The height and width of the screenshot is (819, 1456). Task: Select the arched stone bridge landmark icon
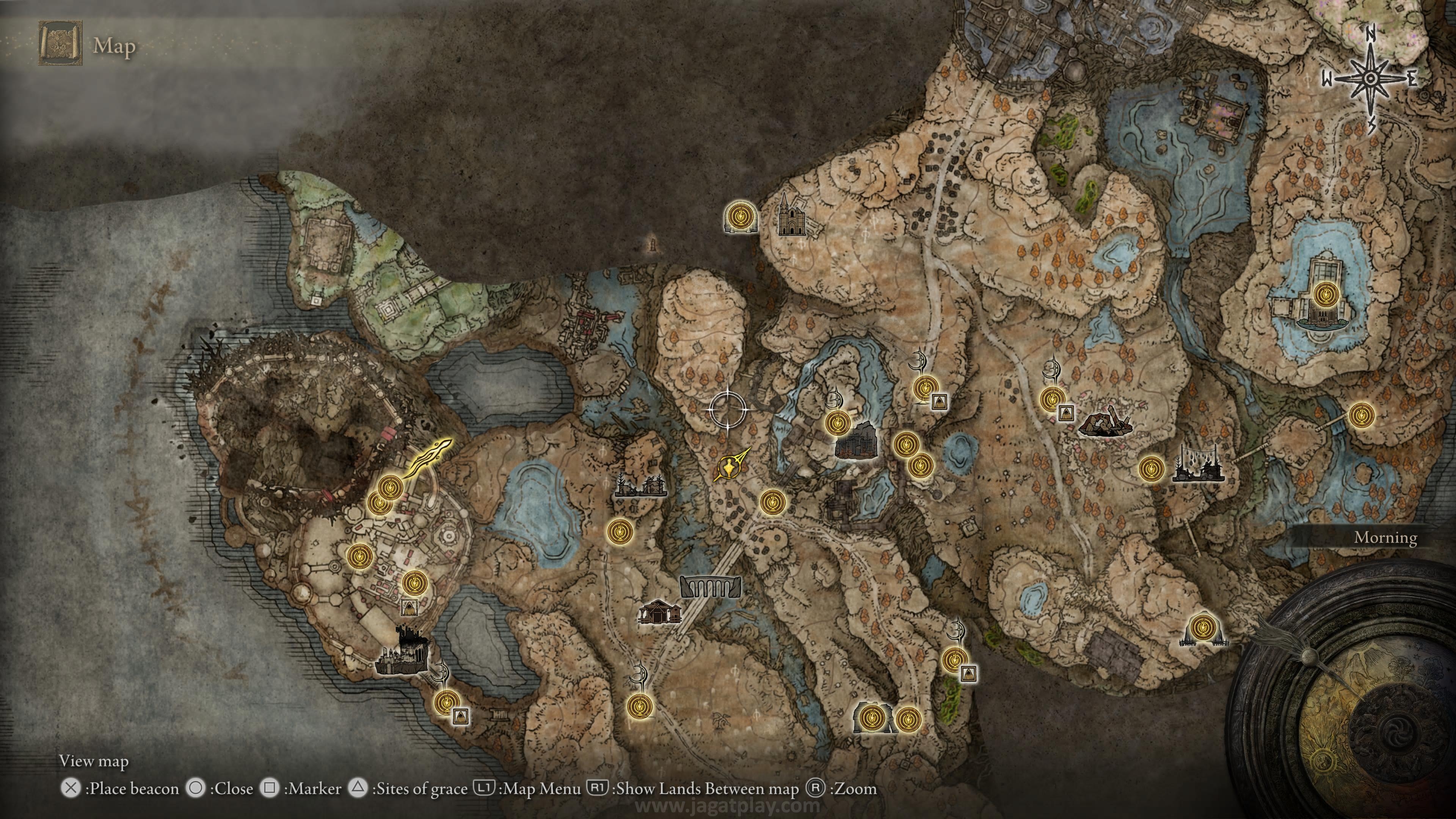711,587
